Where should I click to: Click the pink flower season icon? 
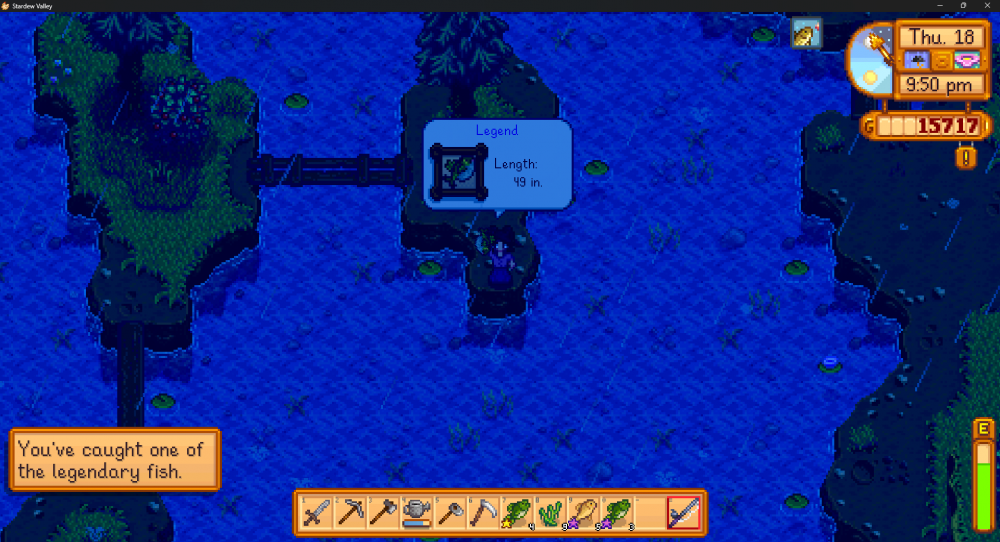point(965,61)
